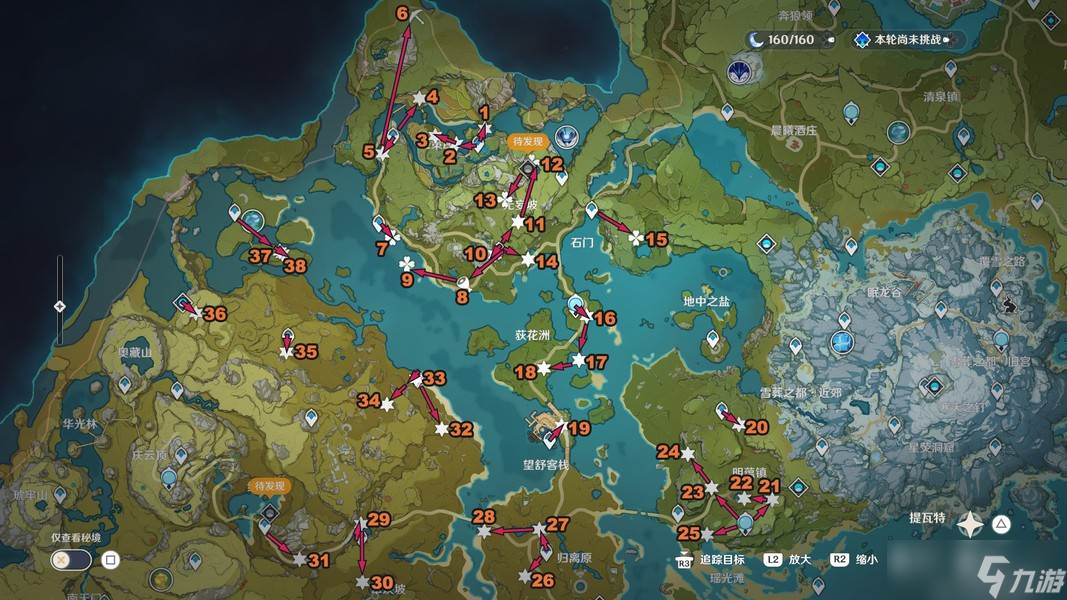This screenshot has height=600, width=1067.
Task: Open the 提瓦特 region selector star icon
Action: coord(970,524)
